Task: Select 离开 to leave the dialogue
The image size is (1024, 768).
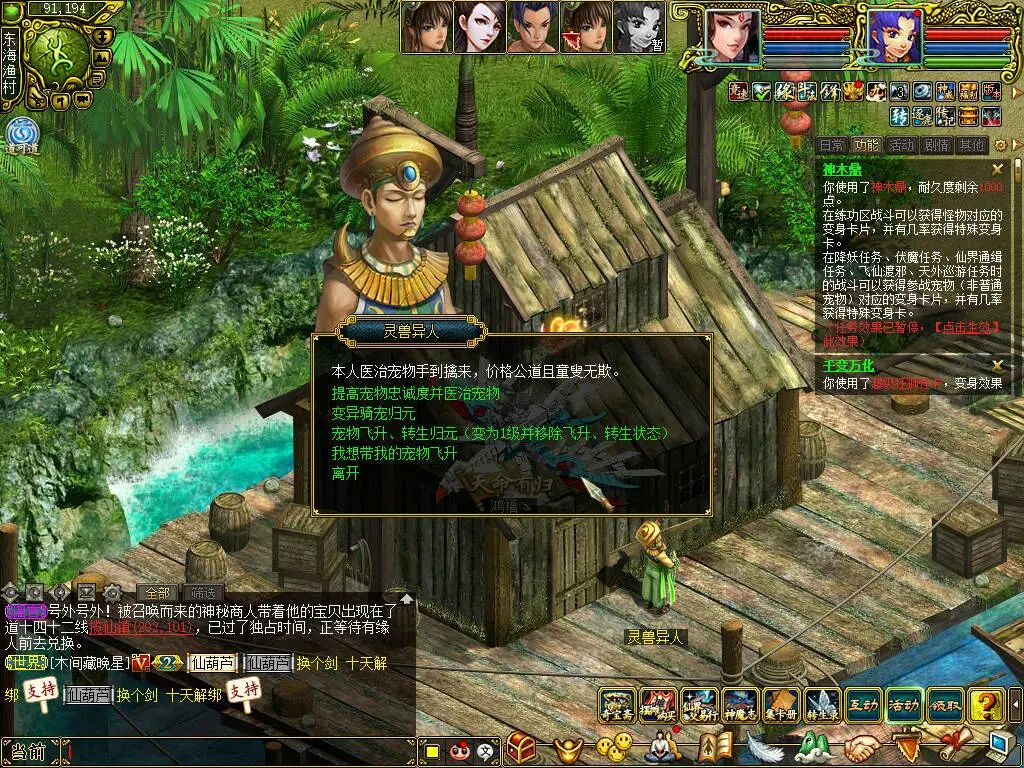Action: (345, 473)
